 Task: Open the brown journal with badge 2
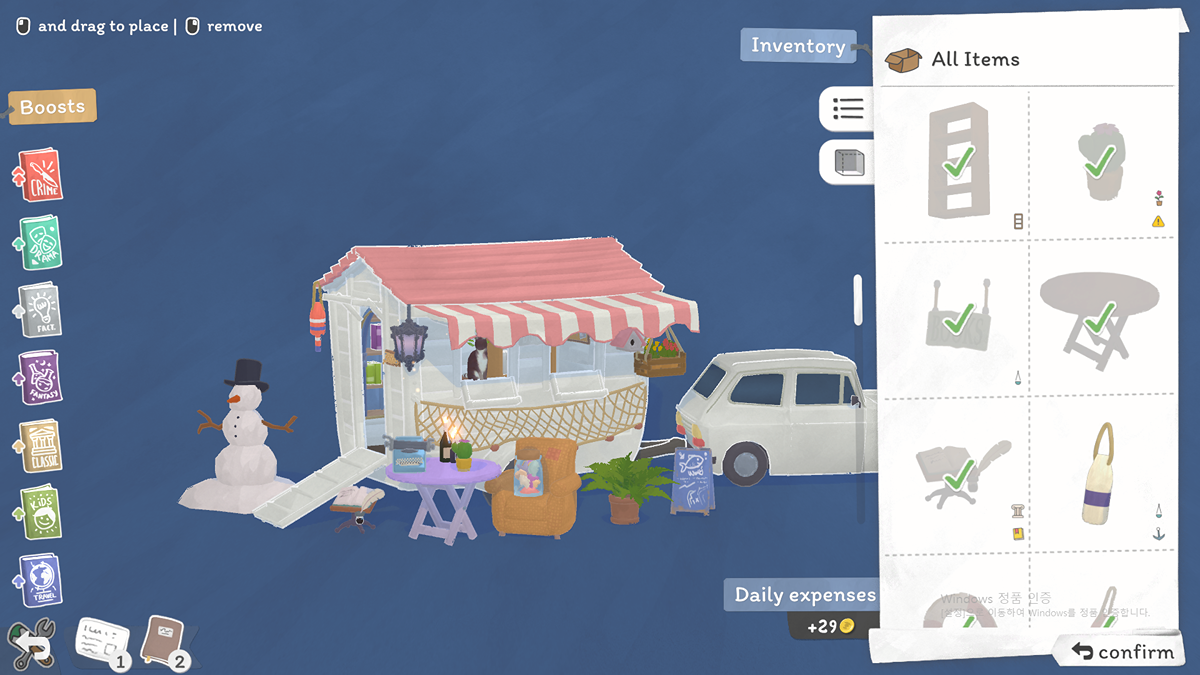point(164,640)
